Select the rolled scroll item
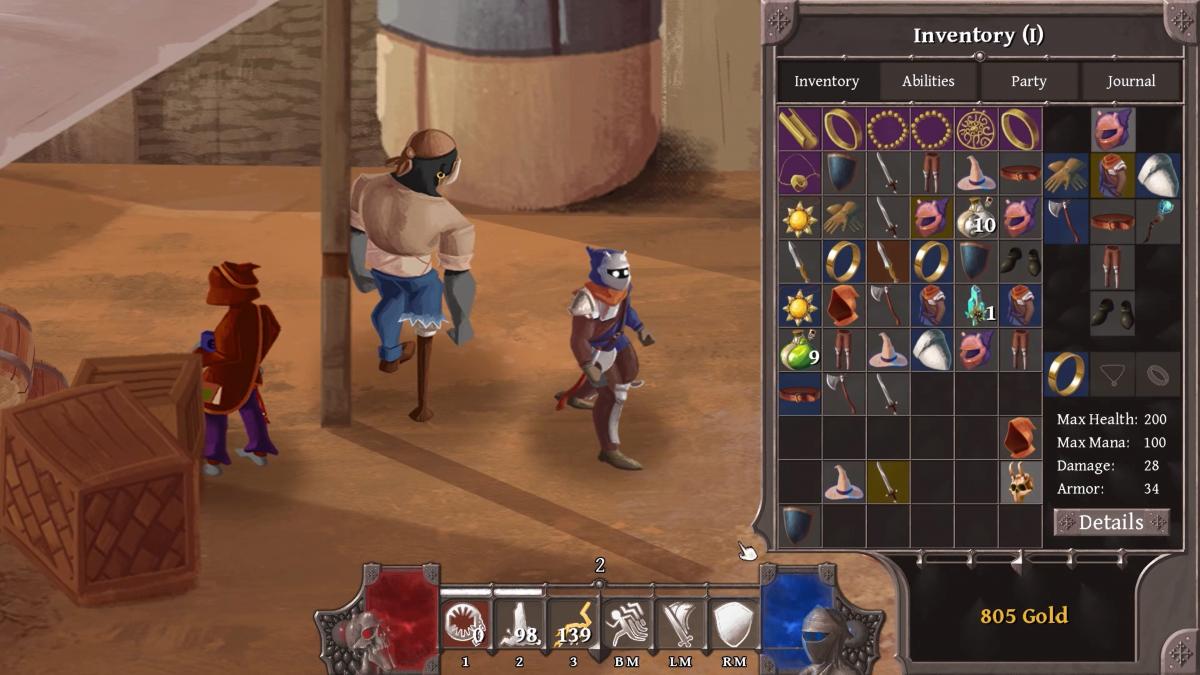 point(799,129)
